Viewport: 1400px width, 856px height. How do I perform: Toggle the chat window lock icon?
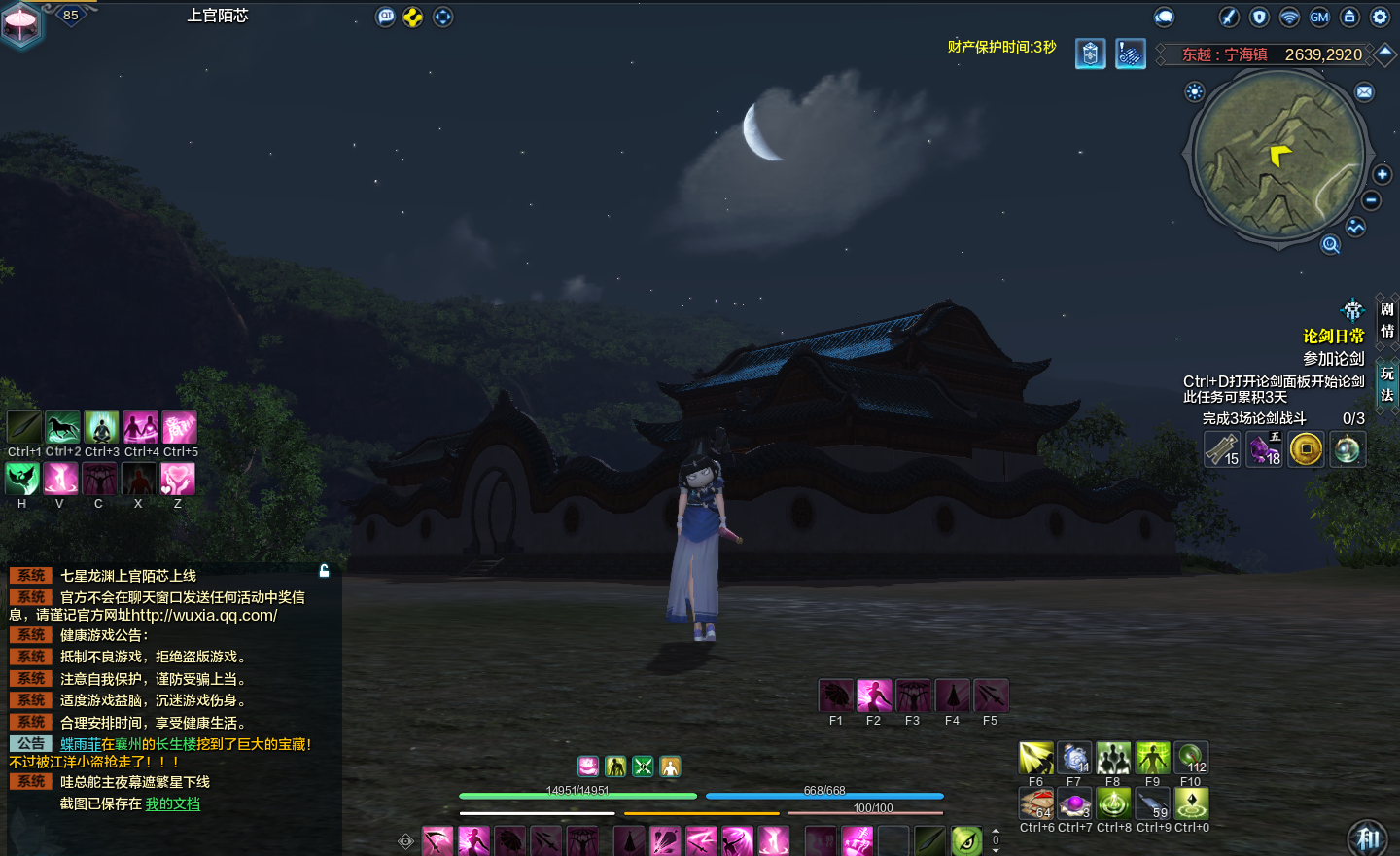[325, 571]
